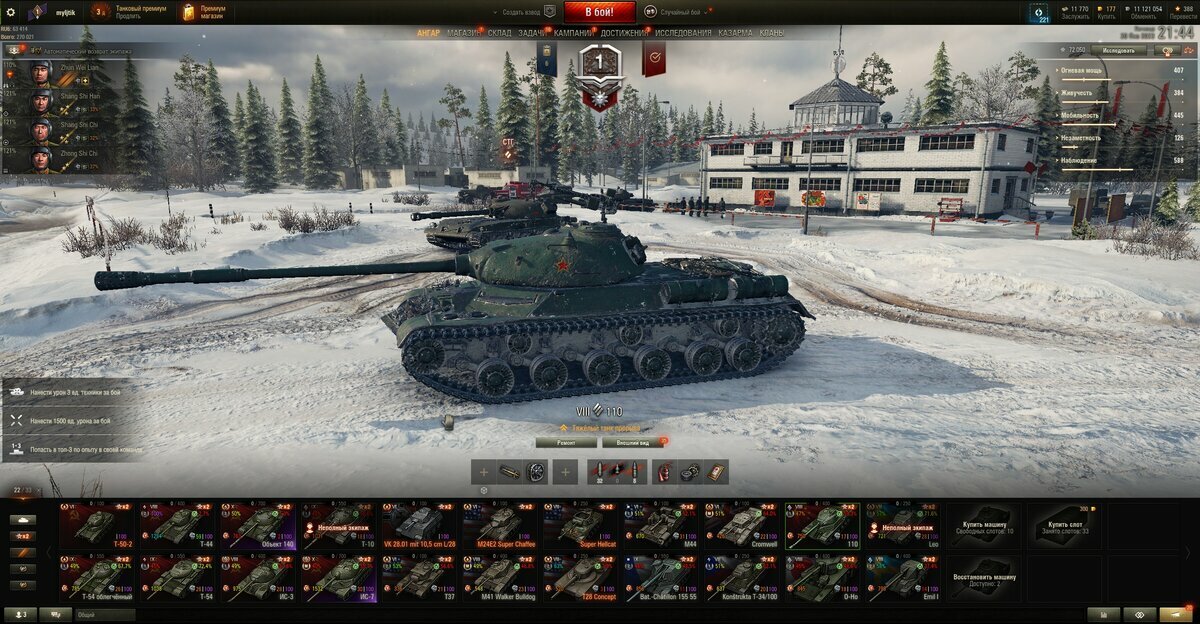Click the Исследовать research button
Image resolution: width=1200 pixels, height=624 pixels.
(x=1119, y=49)
